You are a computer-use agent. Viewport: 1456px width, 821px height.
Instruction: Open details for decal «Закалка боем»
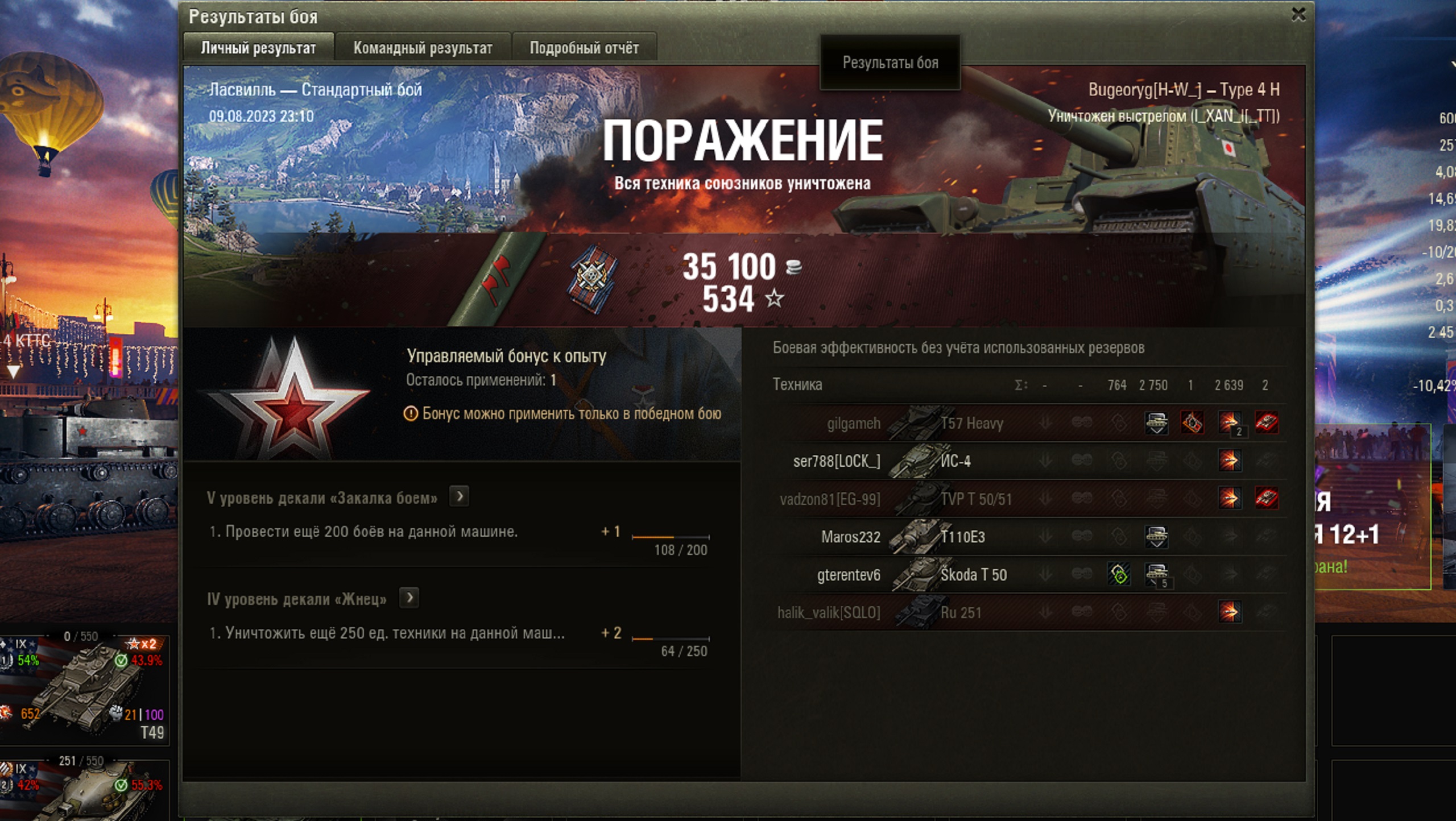[460, 496]
